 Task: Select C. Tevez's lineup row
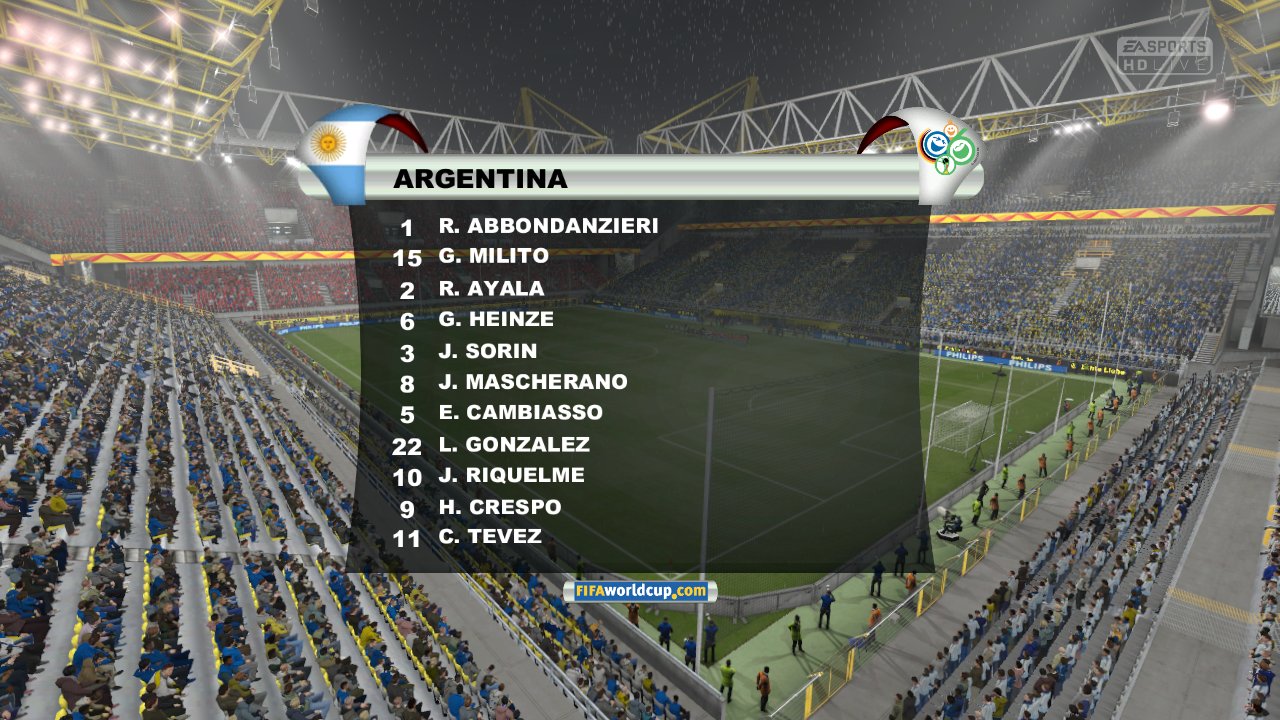[490, 537]
